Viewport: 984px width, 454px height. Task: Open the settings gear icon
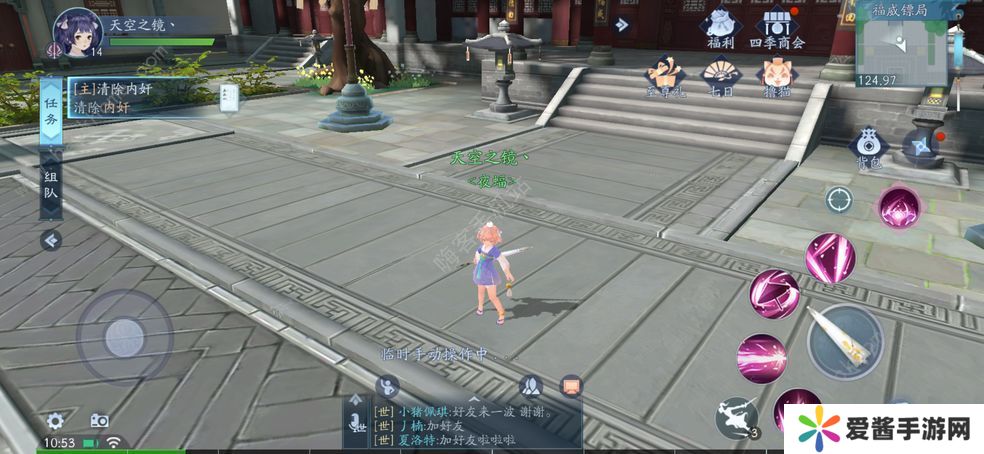(x=56, y=421)
